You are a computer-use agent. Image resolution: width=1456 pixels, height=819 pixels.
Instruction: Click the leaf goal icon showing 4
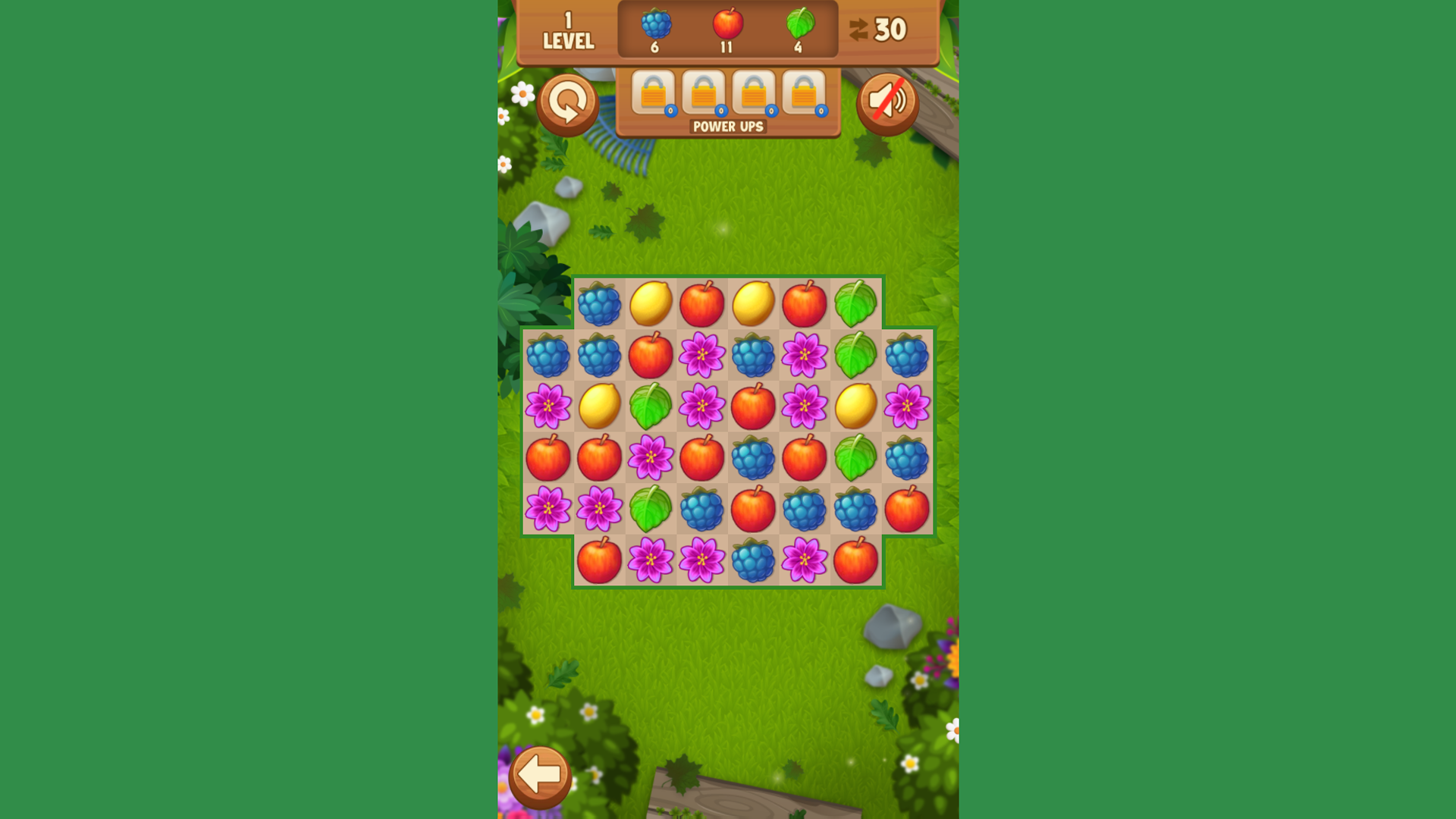[801, 25]
